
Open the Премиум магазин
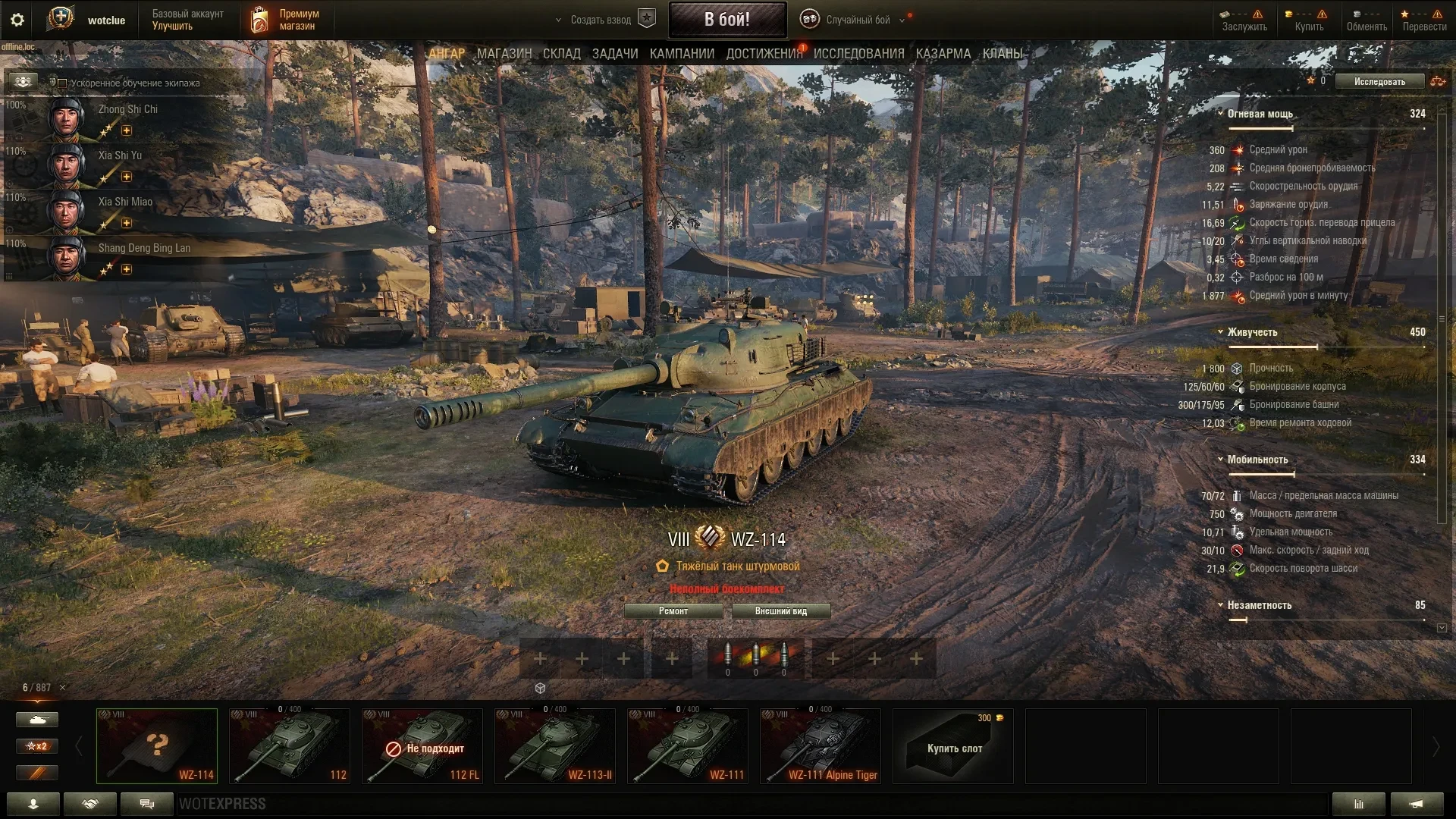point(284,20)
